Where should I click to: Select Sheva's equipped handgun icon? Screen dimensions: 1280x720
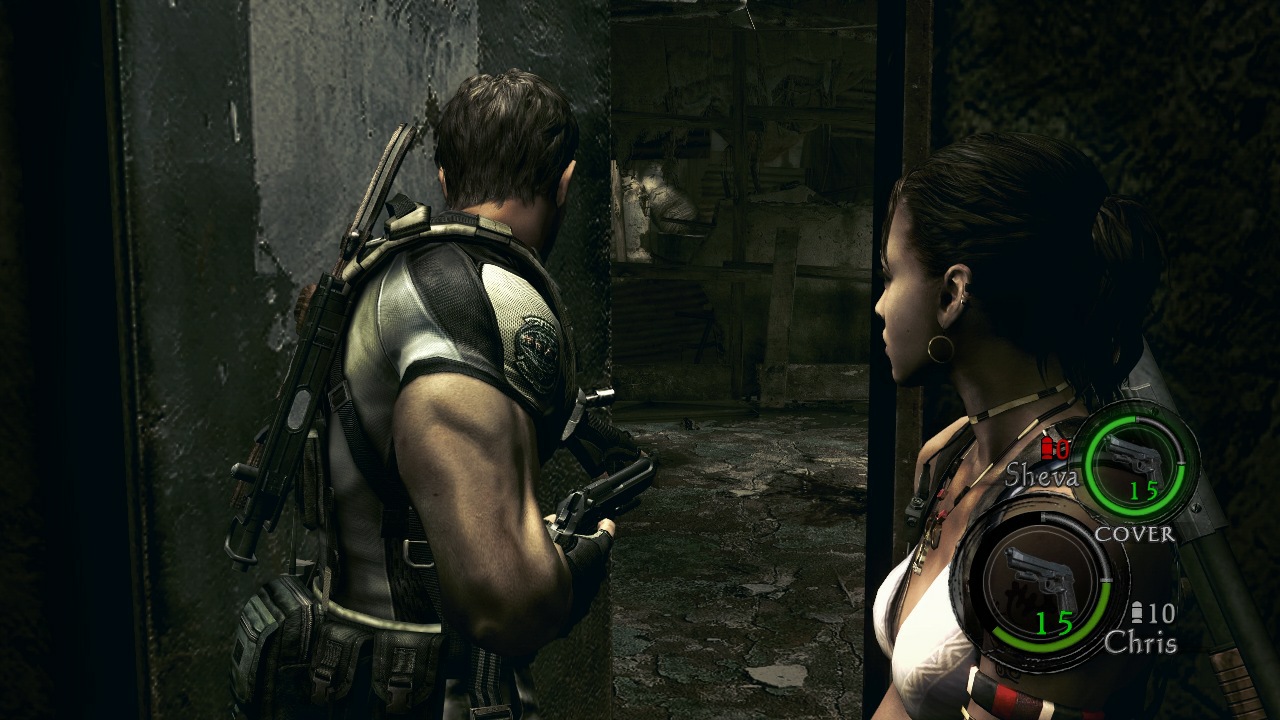pyautogui.click(x=1133, y=456)
